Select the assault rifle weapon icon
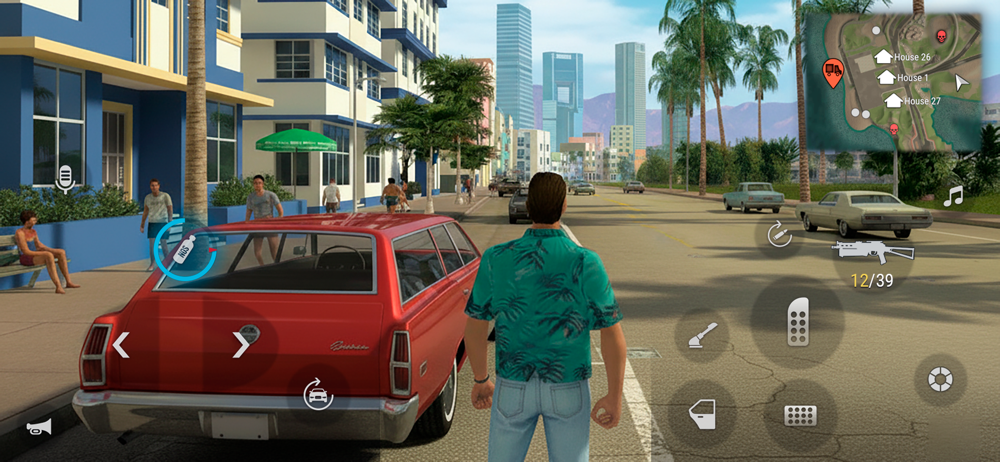 point(872,250)
